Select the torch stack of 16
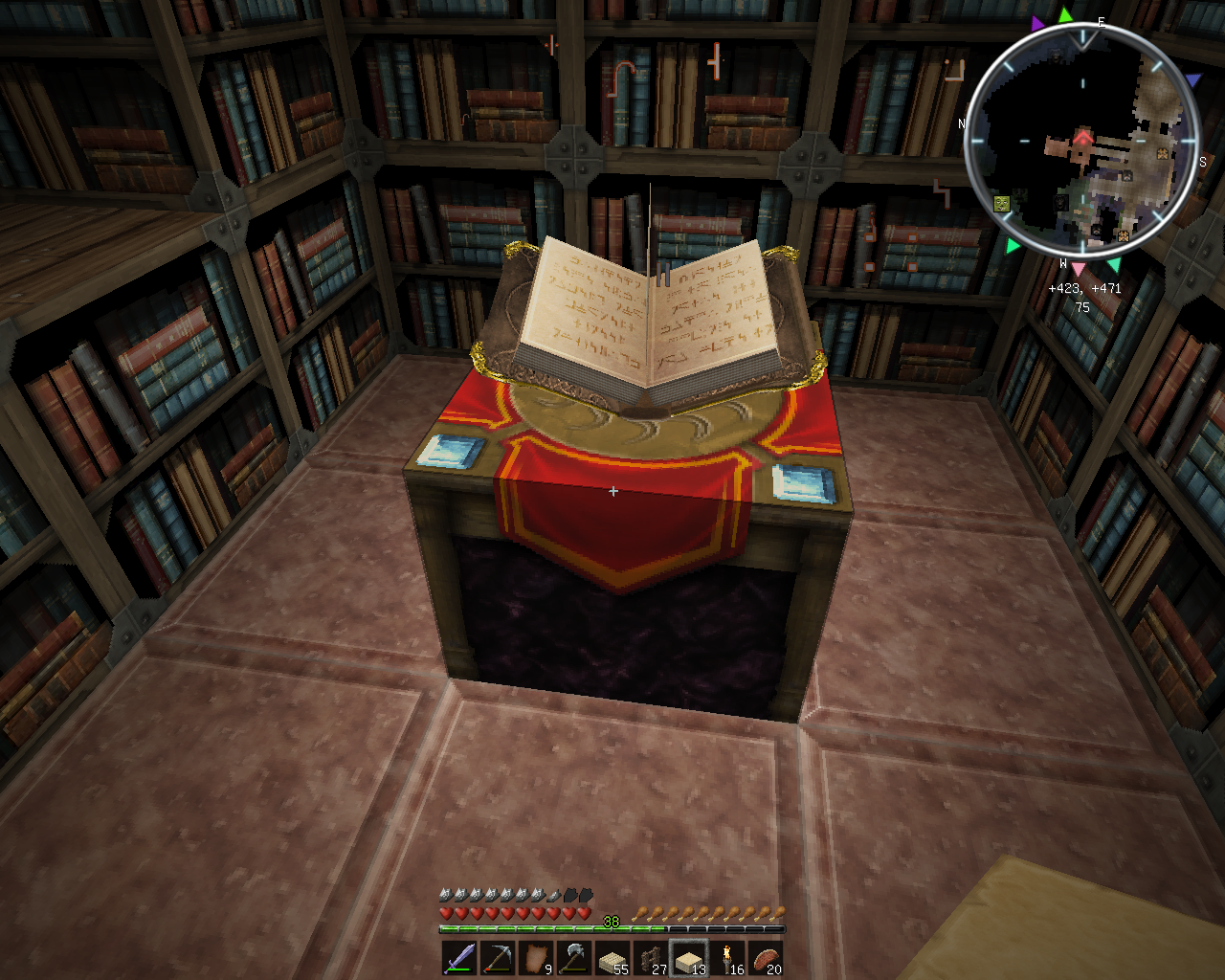Image resolution: width=1225 pixels, height=980 pixels. (728, 958)
